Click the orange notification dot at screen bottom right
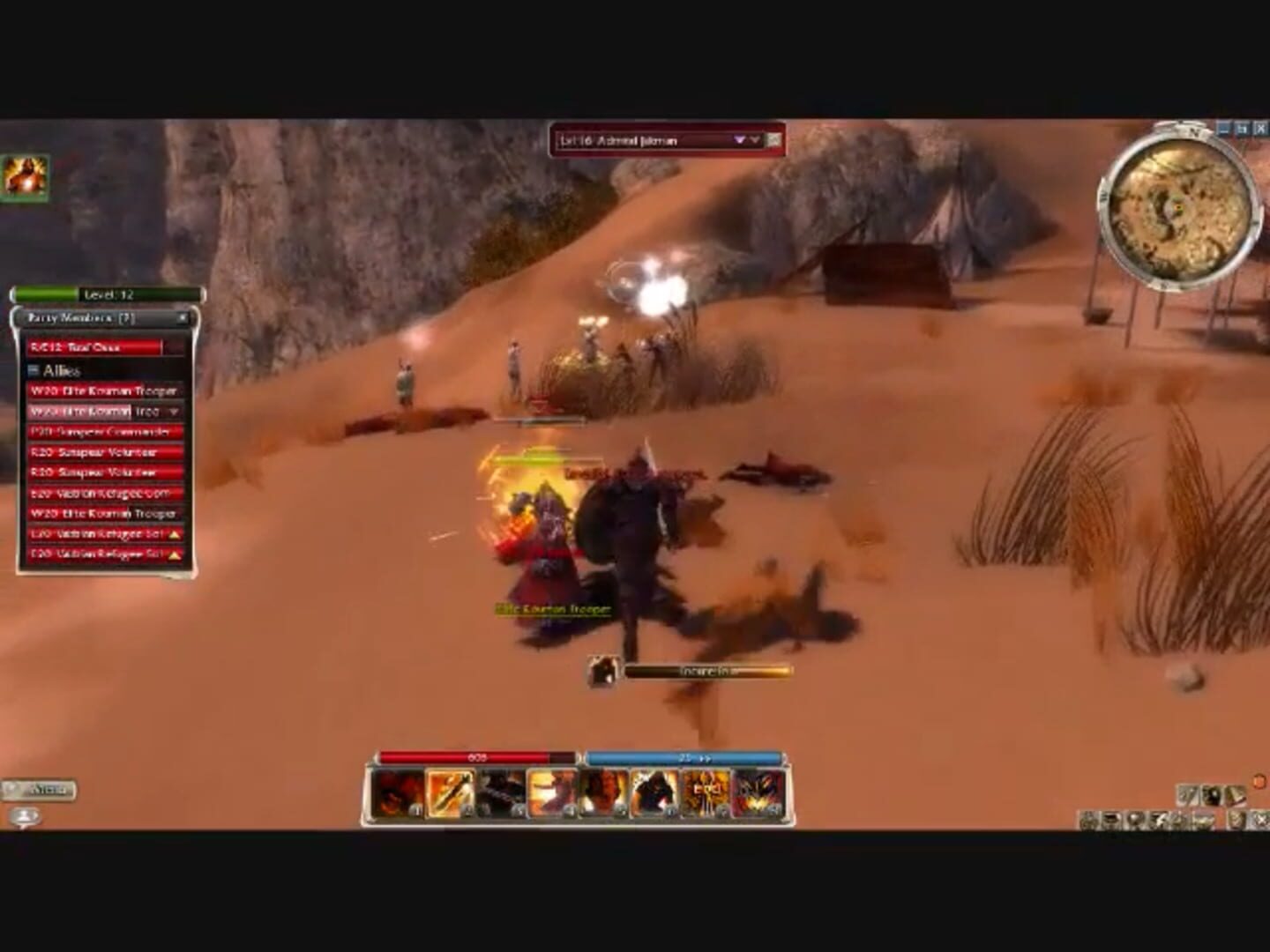The height and width of the screenshot is (952, 1270). tap(1259, 780)
